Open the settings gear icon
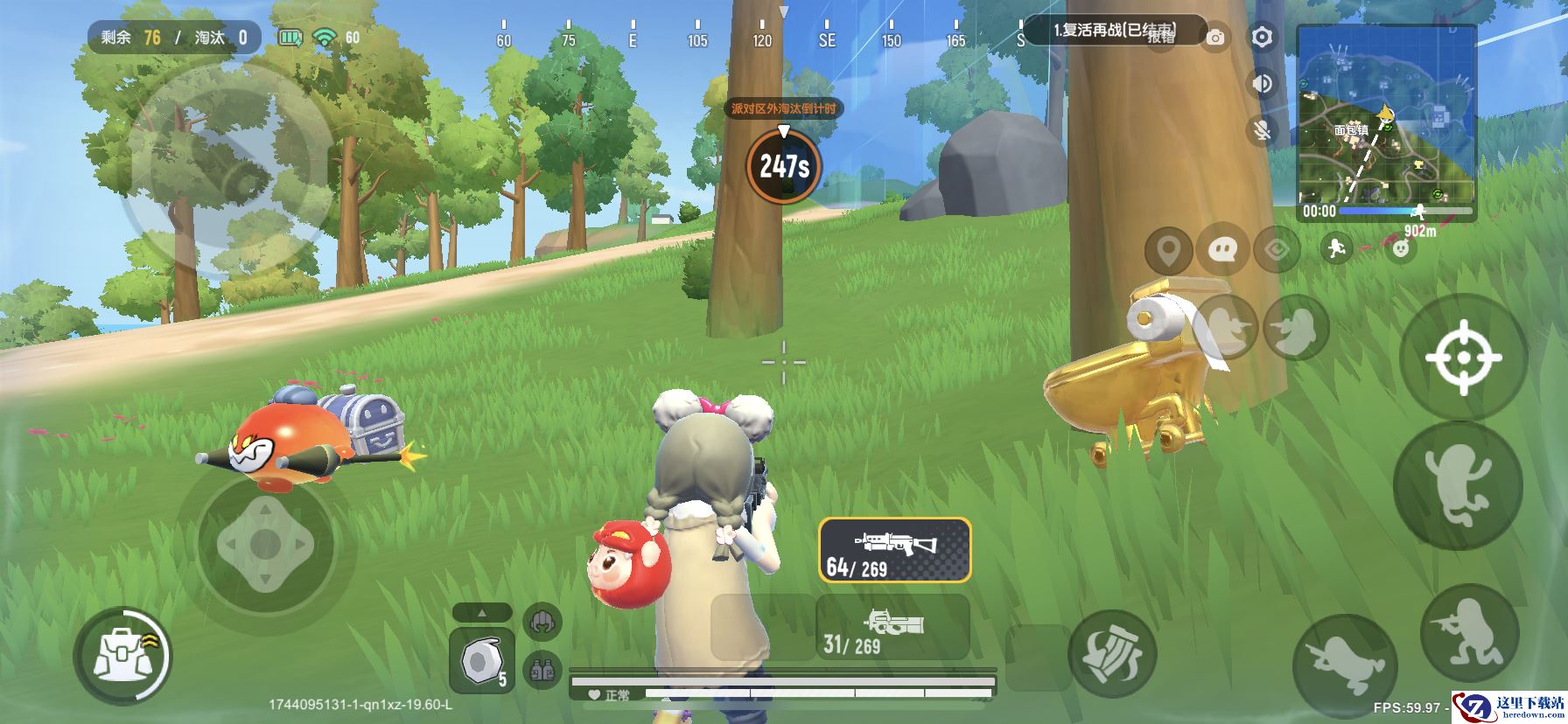Image resolution: width=1568 pixels, height=724 pixels. tap(1262, 37)
